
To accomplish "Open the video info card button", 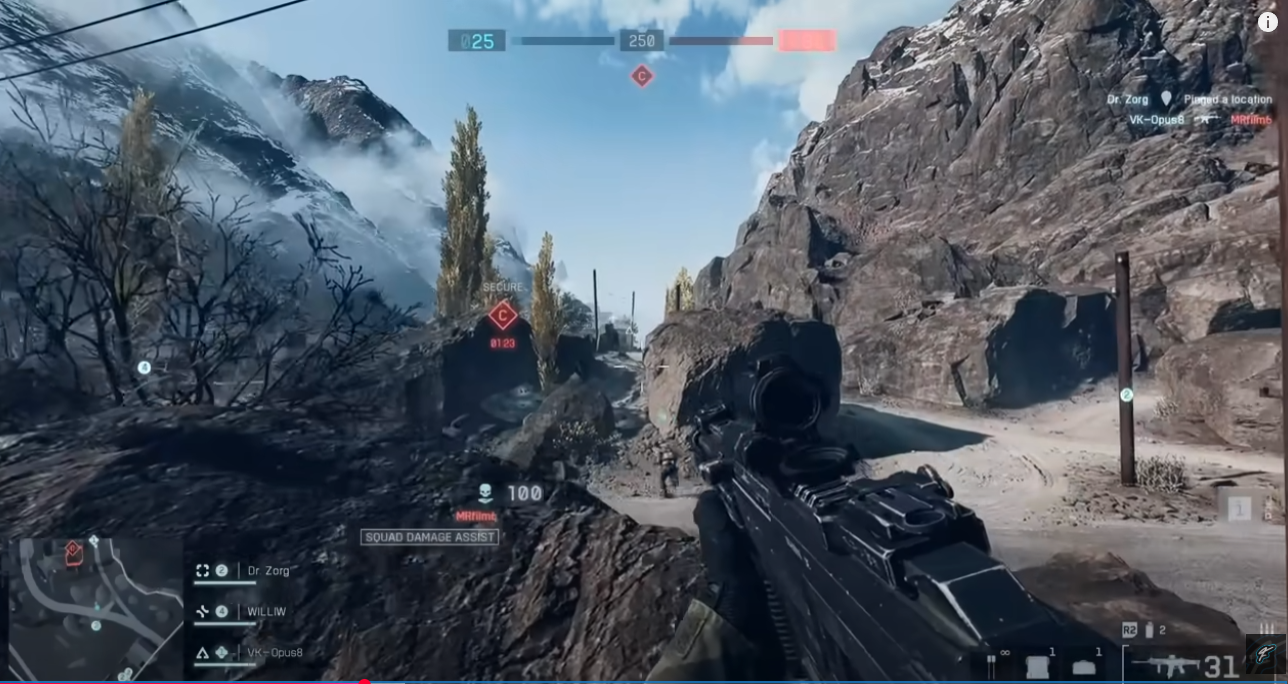I will (x=1267, y=22).
